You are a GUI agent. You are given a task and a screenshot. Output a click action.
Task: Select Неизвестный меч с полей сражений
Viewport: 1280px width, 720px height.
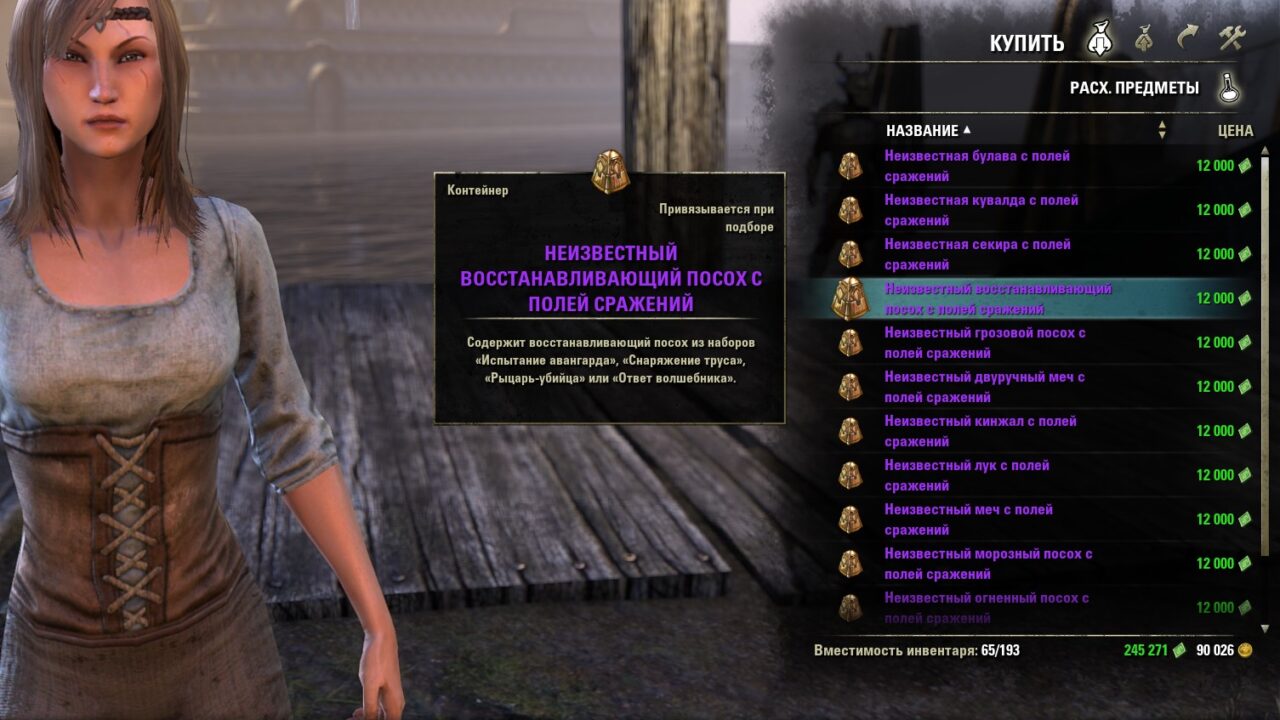pyautogui.click(x=968, y=519)
